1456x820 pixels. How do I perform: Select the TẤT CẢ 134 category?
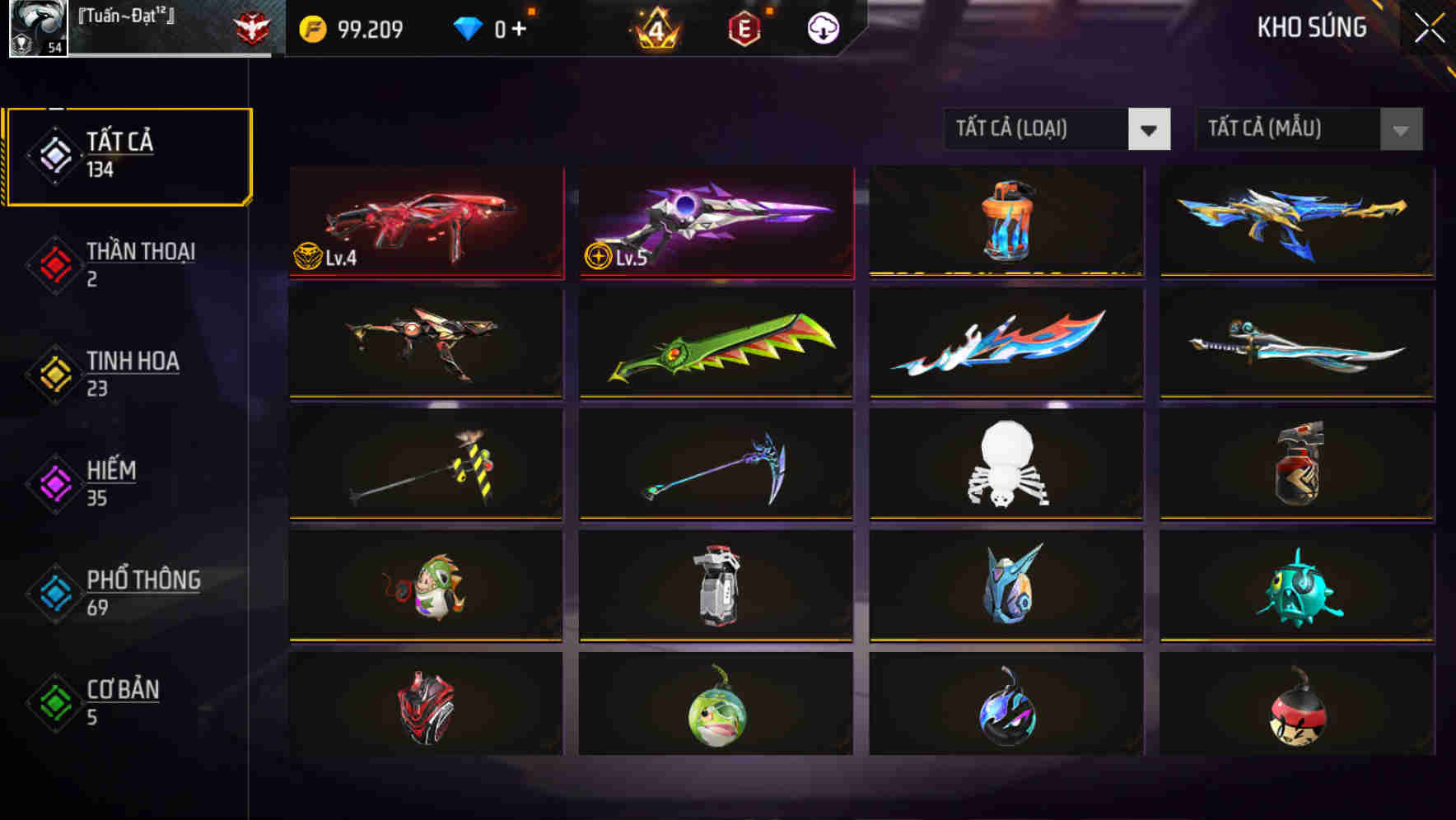click(x=128, y=155)
